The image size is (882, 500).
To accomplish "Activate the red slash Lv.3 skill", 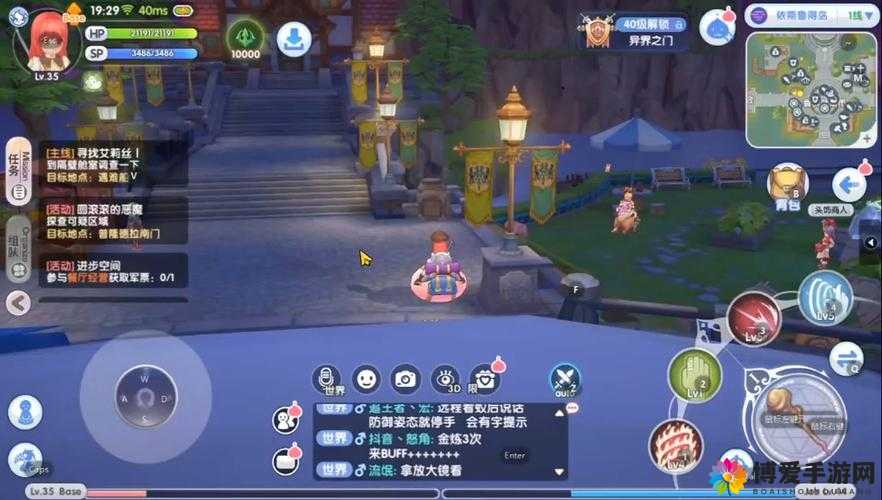I will [x=754, y=319].
